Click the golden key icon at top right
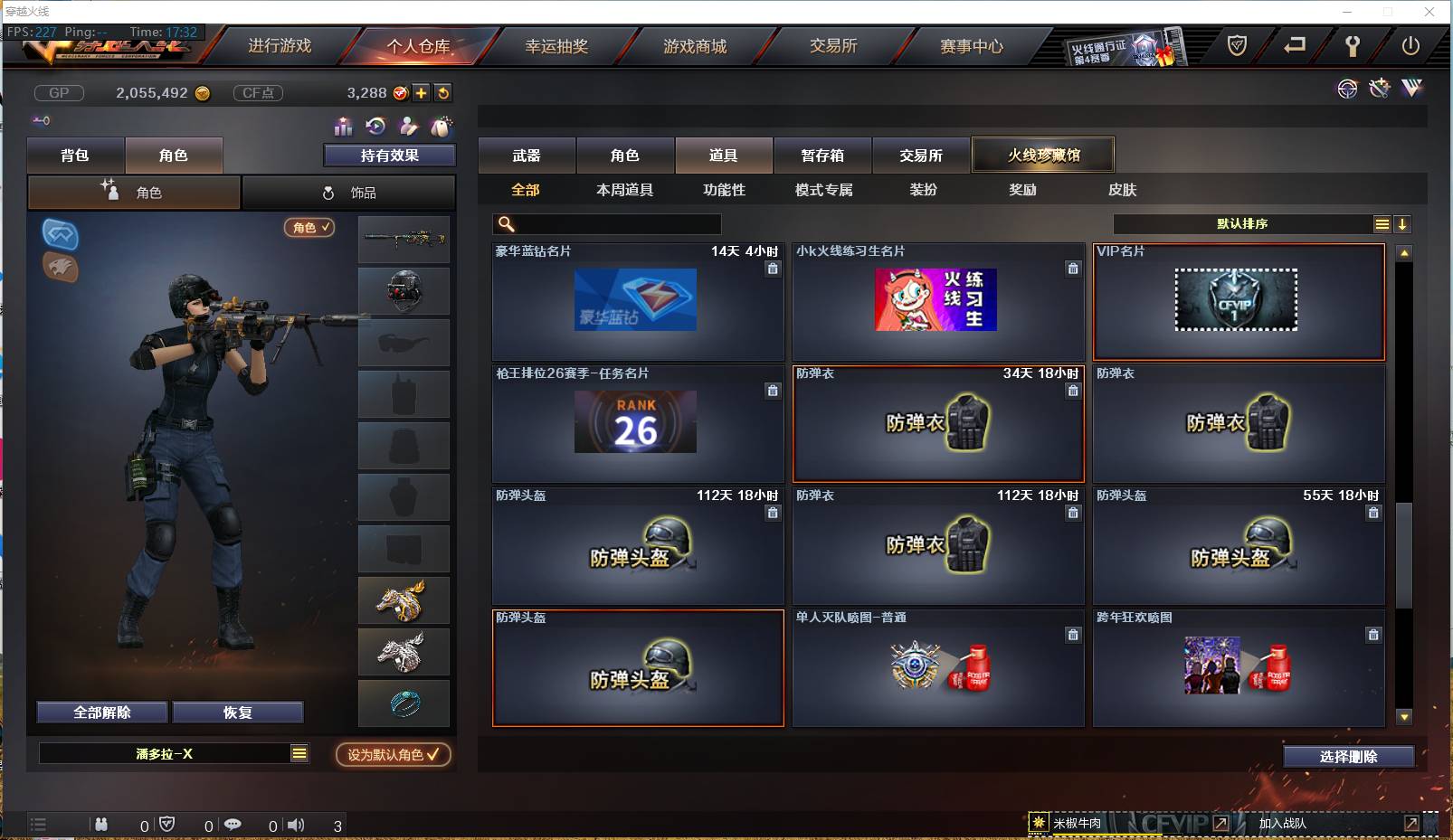The height and width of the screenshot is (840, 1453). pos(1353,45)
